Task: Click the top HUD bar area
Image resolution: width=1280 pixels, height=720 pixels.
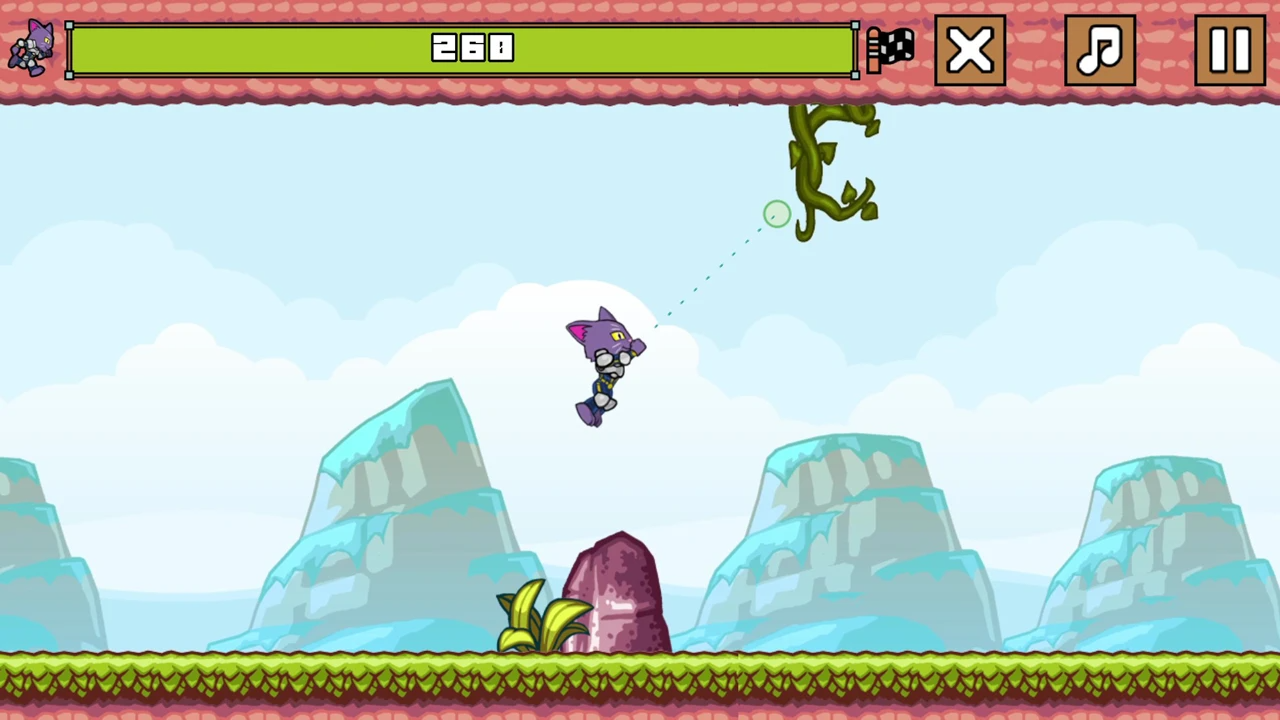Action: pos(640,50)
